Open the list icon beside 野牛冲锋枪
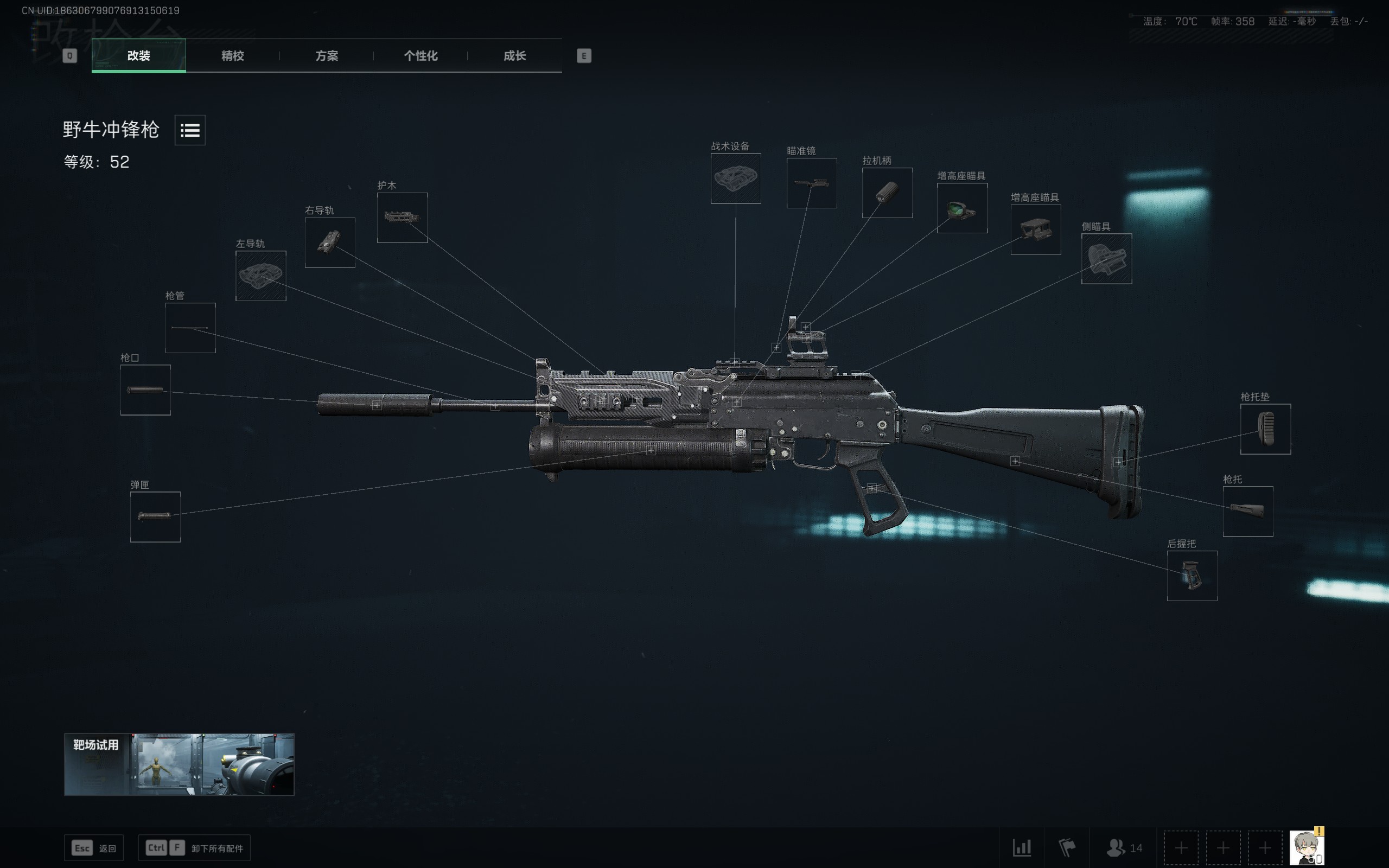1389x868 pixels. 190,130
